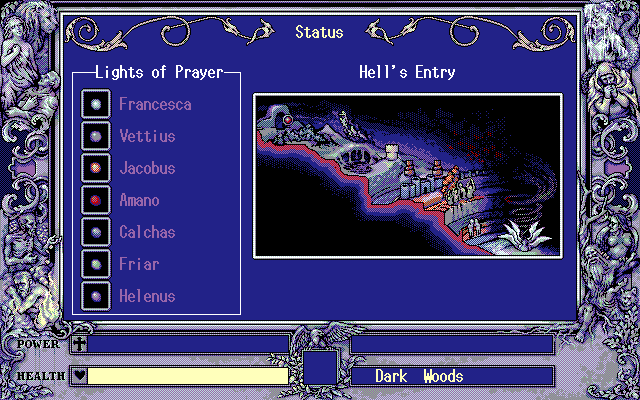This screenshot has width=640, height=400.
Task: Click the cross icon beside Power
Action: point(79,344)
